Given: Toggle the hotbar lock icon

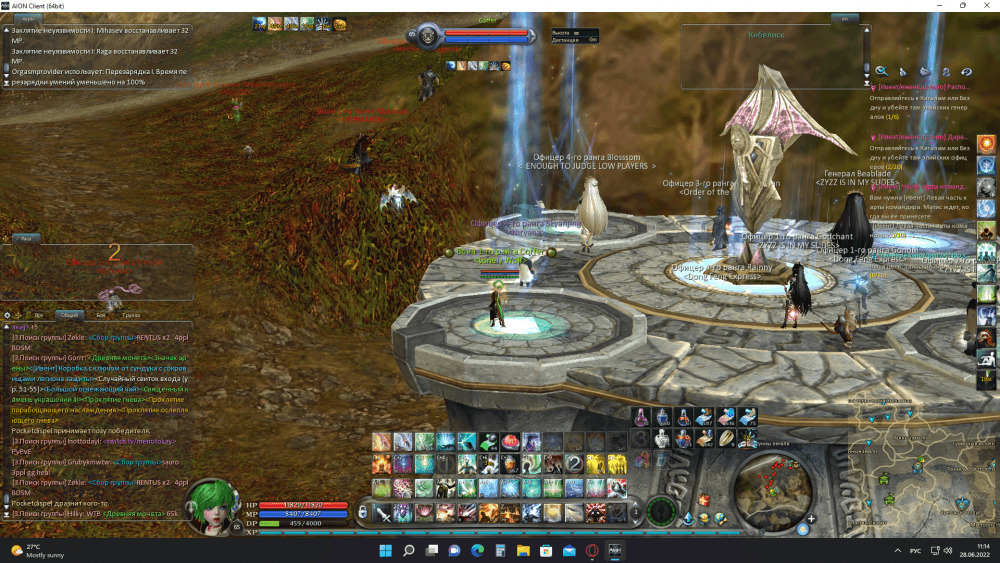Looking at the screenshot, I should (x=362, y=513).
